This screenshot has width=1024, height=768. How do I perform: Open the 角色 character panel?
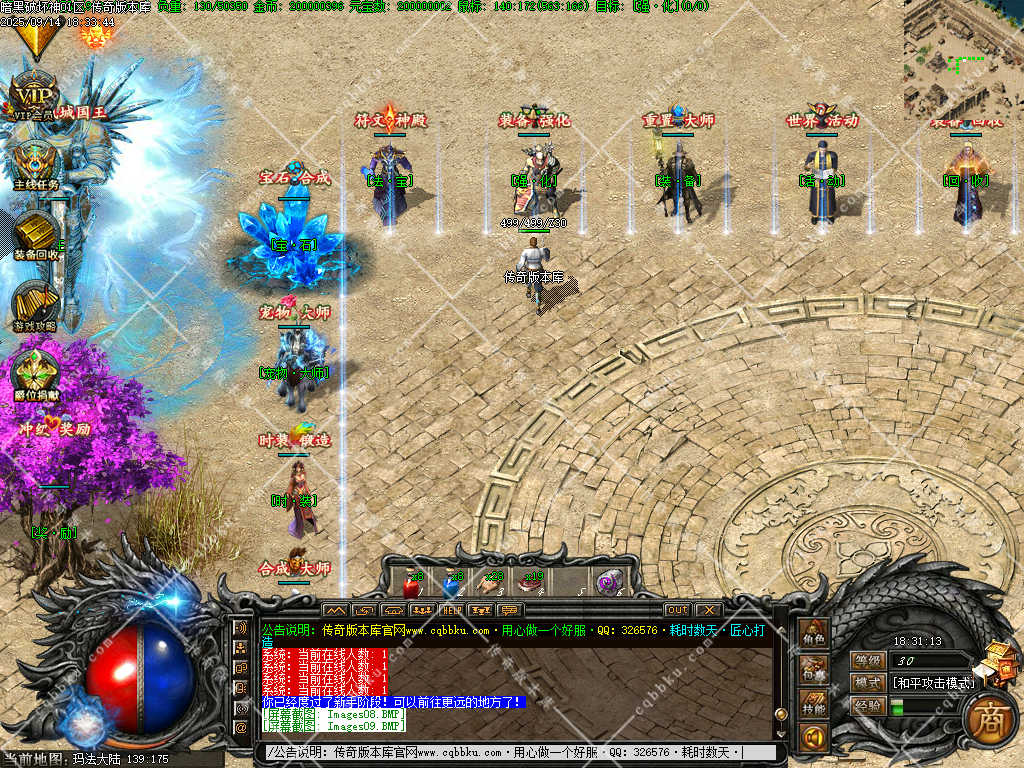click(813, 633)
